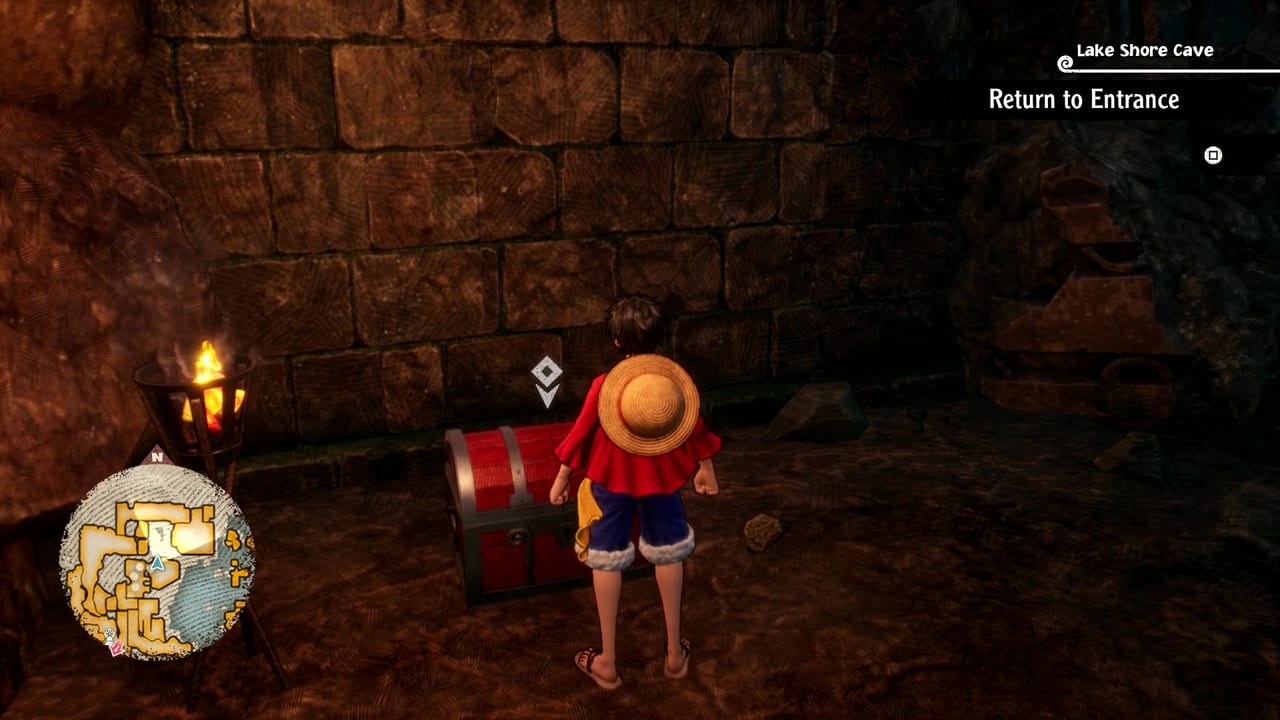Click the N compass marker on the minimap
This screenshot has width=1280, height=720.
[x=158, y=457]
